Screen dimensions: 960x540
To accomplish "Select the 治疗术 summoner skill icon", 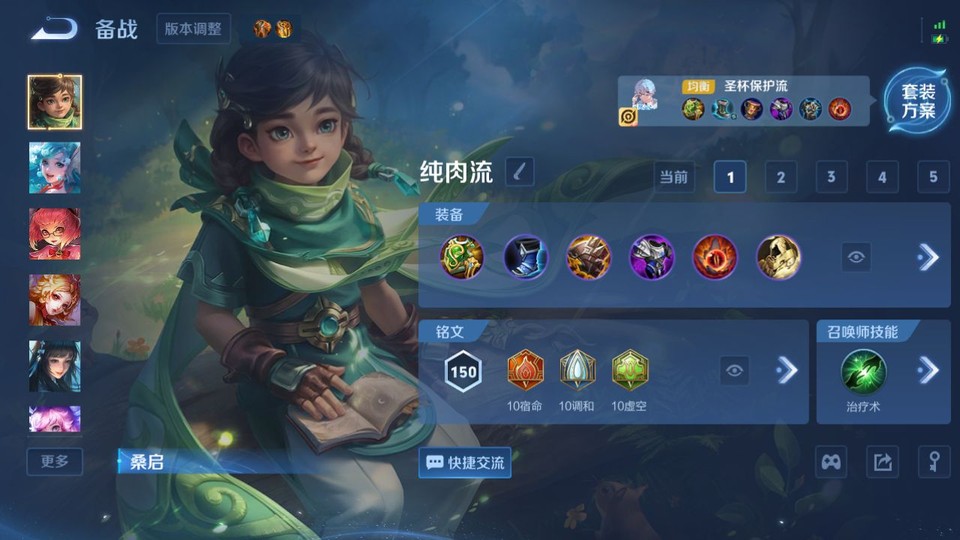I will click(x=862, y=371).
